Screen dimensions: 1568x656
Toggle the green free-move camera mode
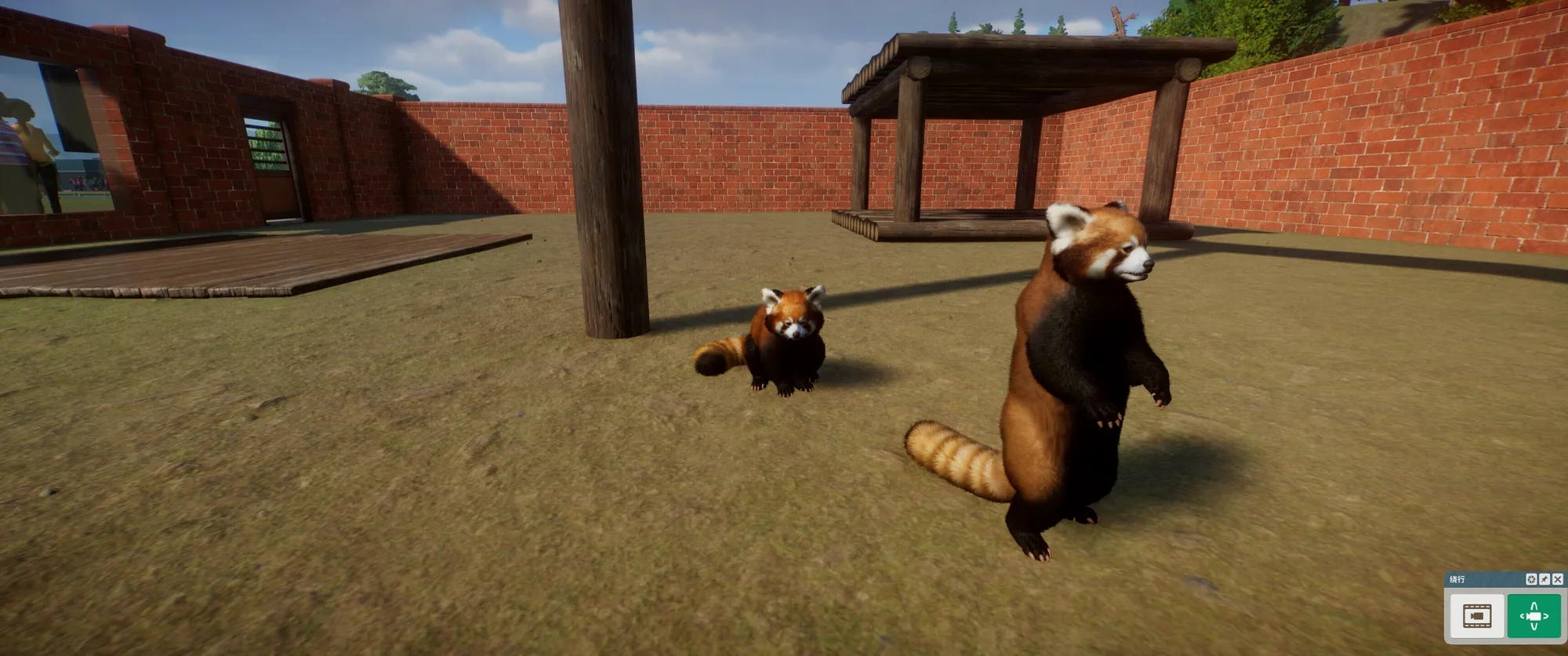(x=1534, y=616)
